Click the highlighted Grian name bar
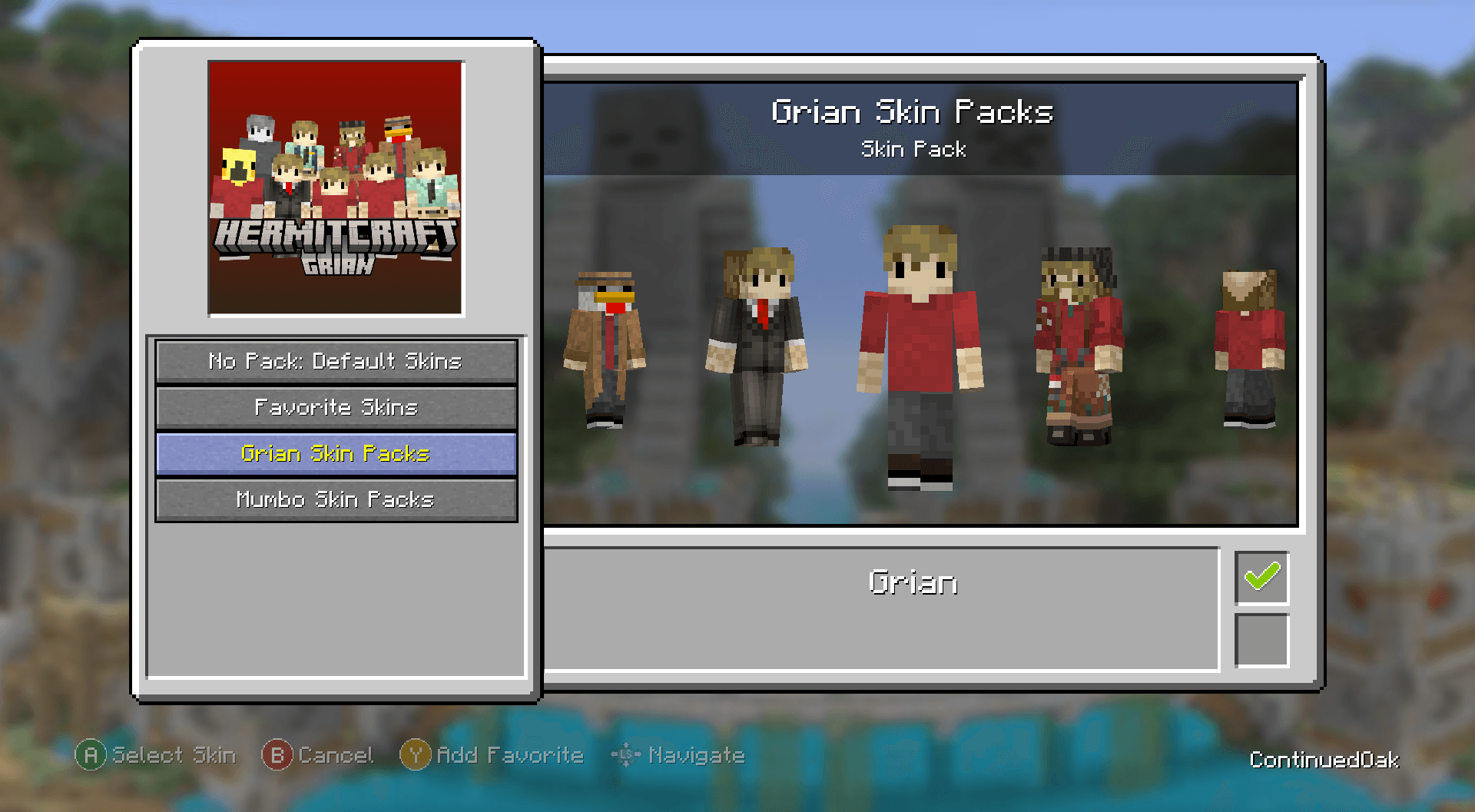Image resolution: width=1475 pixels, height=812 pixels. click(913, 582)
